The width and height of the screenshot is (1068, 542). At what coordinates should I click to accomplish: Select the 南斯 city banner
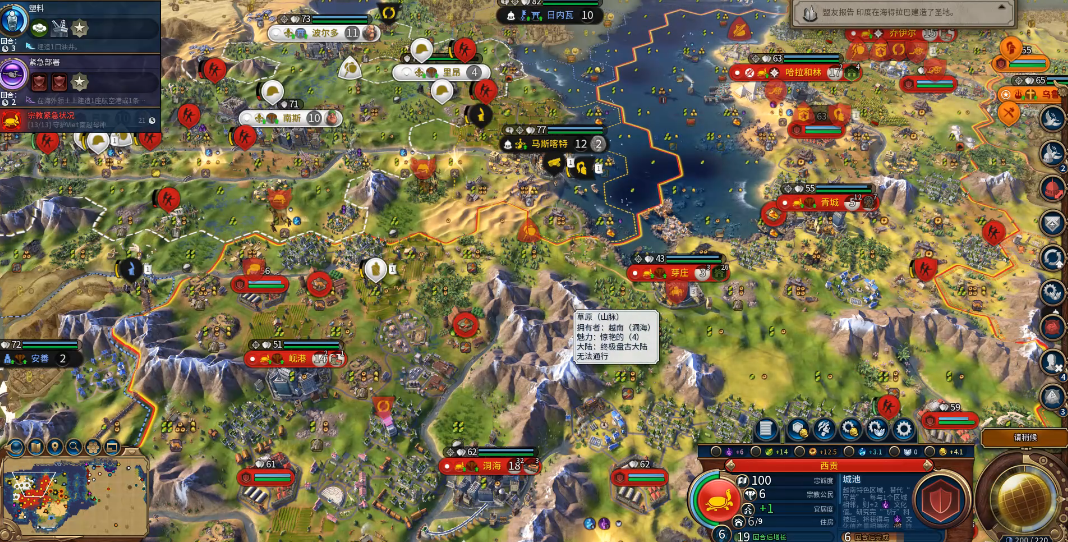pyautogui.click(x=291, y=118)
